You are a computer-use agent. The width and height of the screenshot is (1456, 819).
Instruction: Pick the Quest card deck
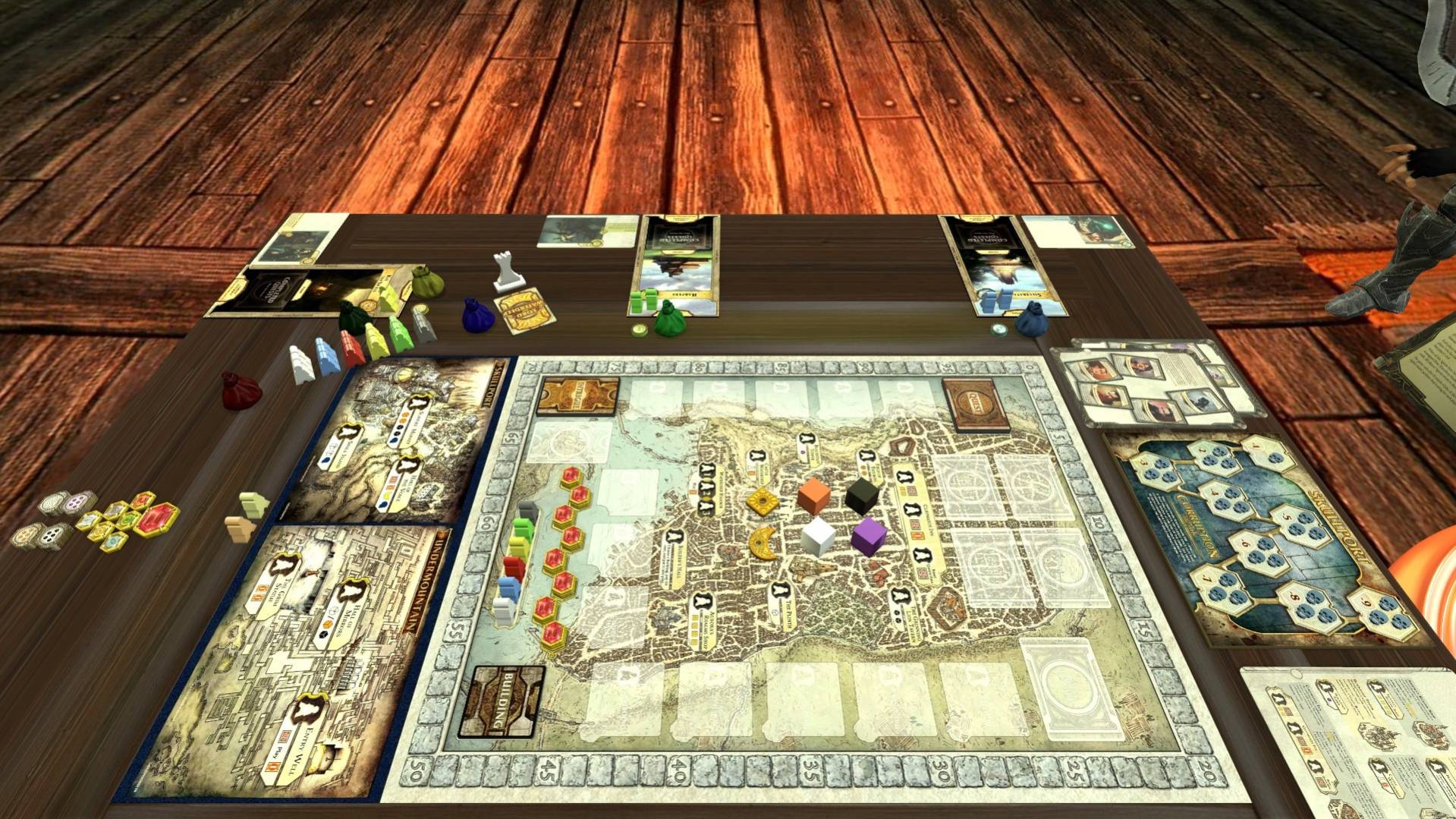point(976,404)
